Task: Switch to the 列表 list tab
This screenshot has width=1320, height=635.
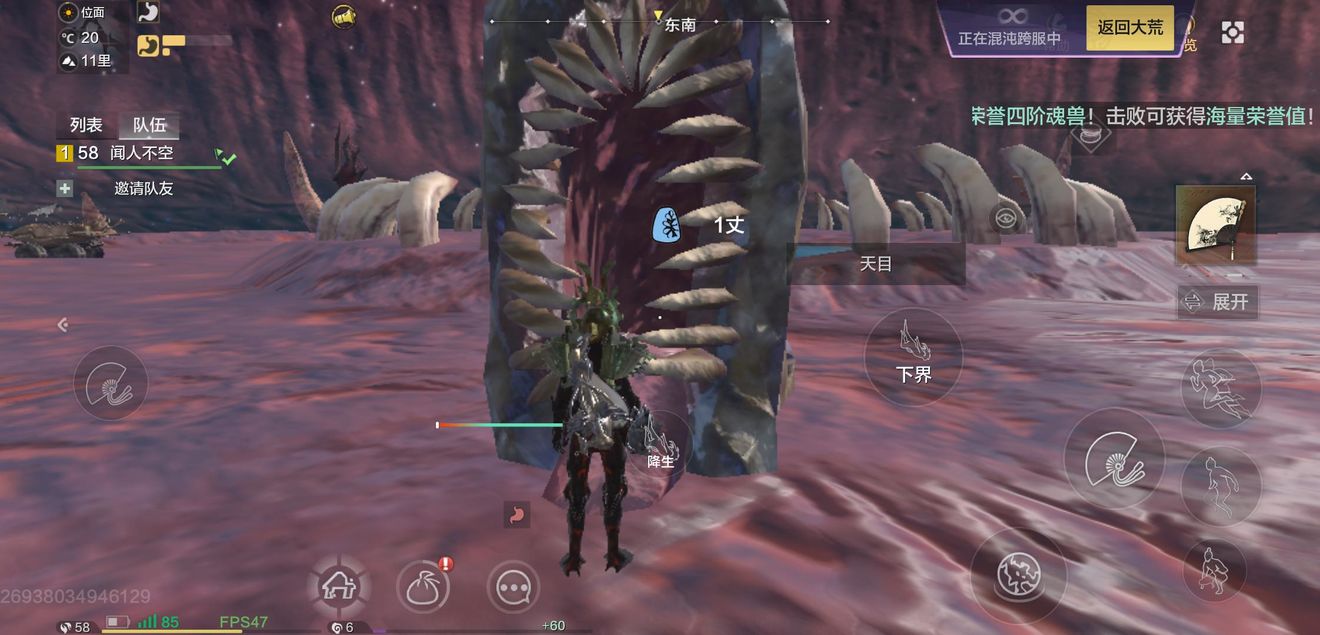Action: 86,125
